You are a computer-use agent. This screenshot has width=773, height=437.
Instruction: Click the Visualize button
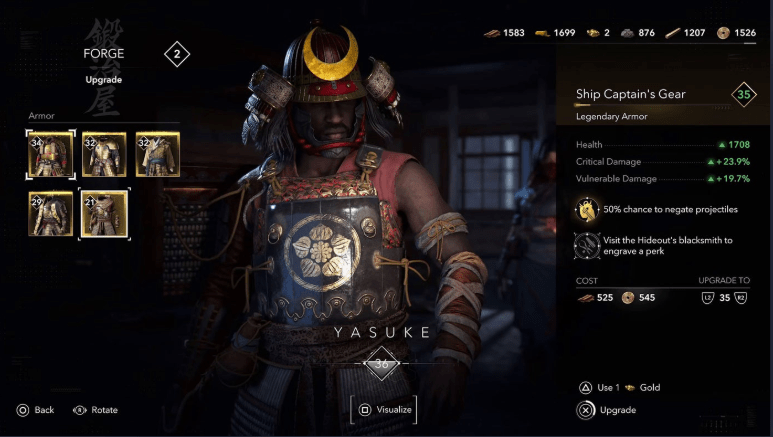point(383,409)
